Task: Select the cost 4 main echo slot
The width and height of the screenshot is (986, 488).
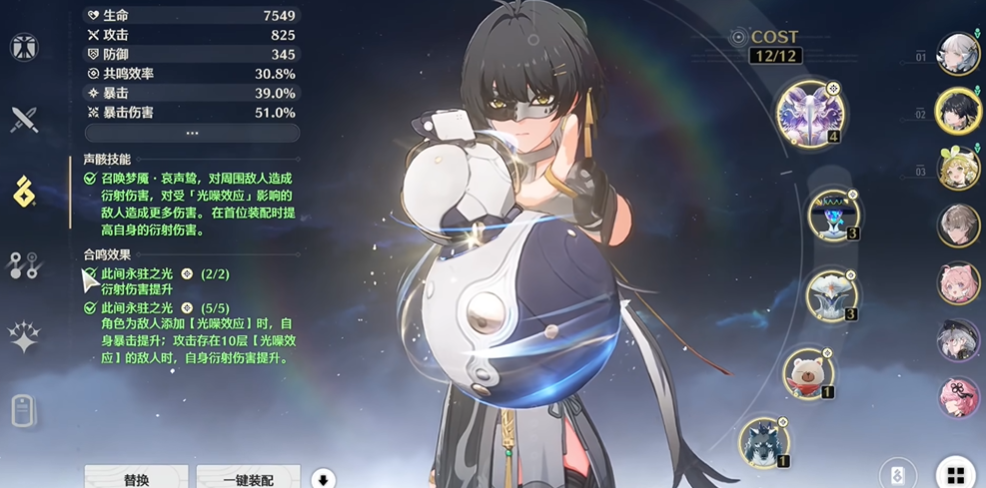Action: click(x=810, y=113)
